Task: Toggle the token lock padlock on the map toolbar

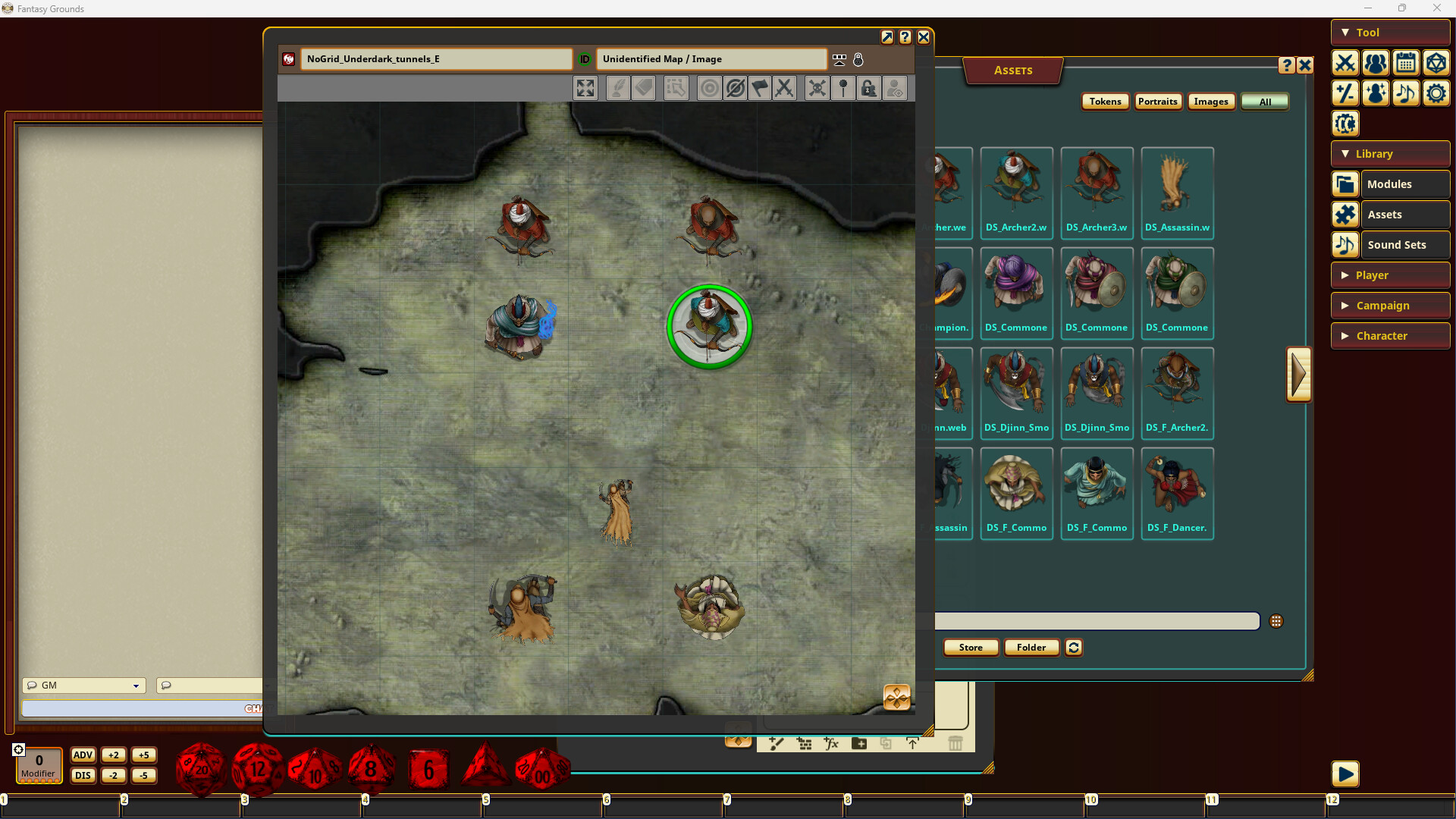Action: coord(869,88)
